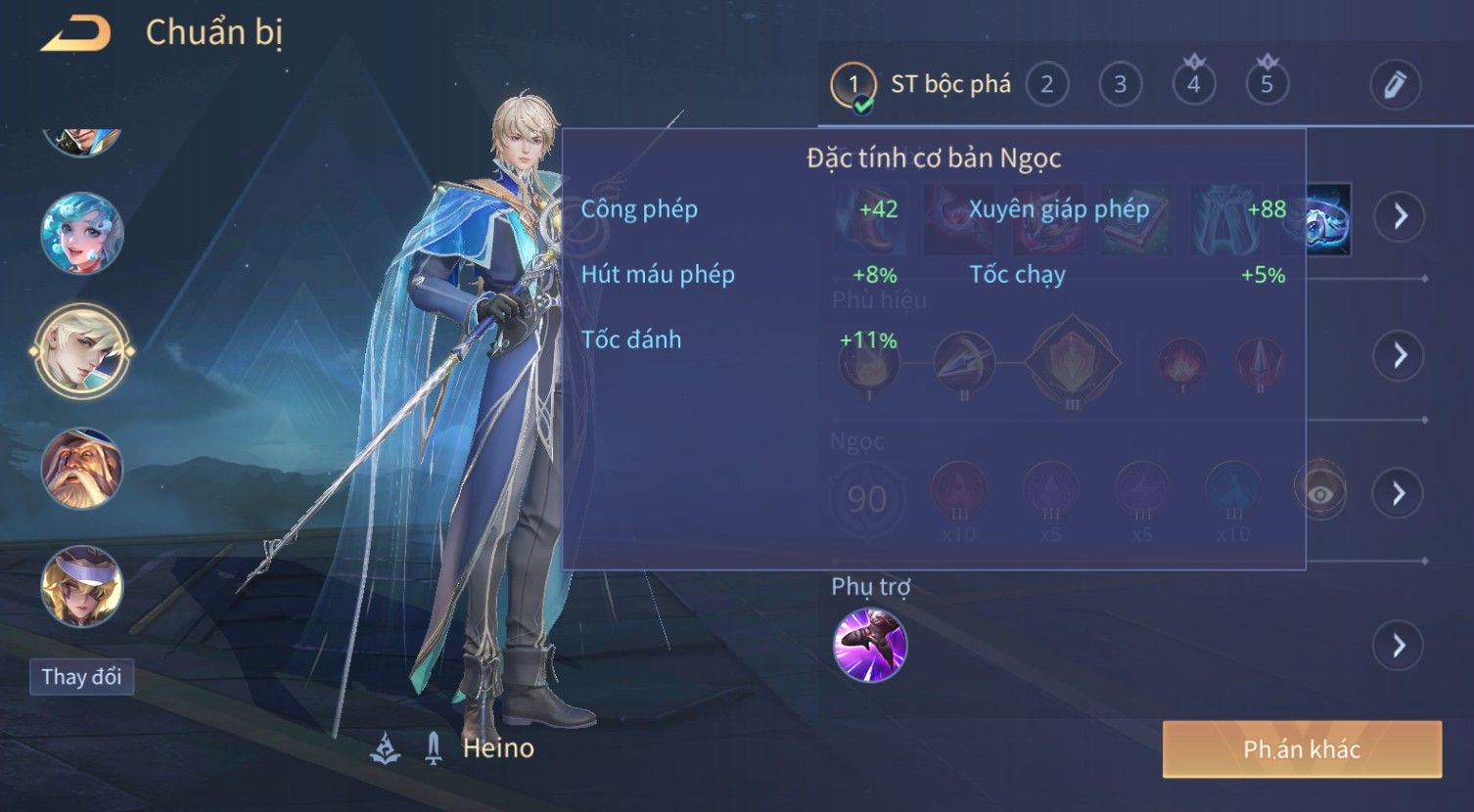The image size is (1474, 812).
Task: Click the Phán khắc button
Action: 1302,749
